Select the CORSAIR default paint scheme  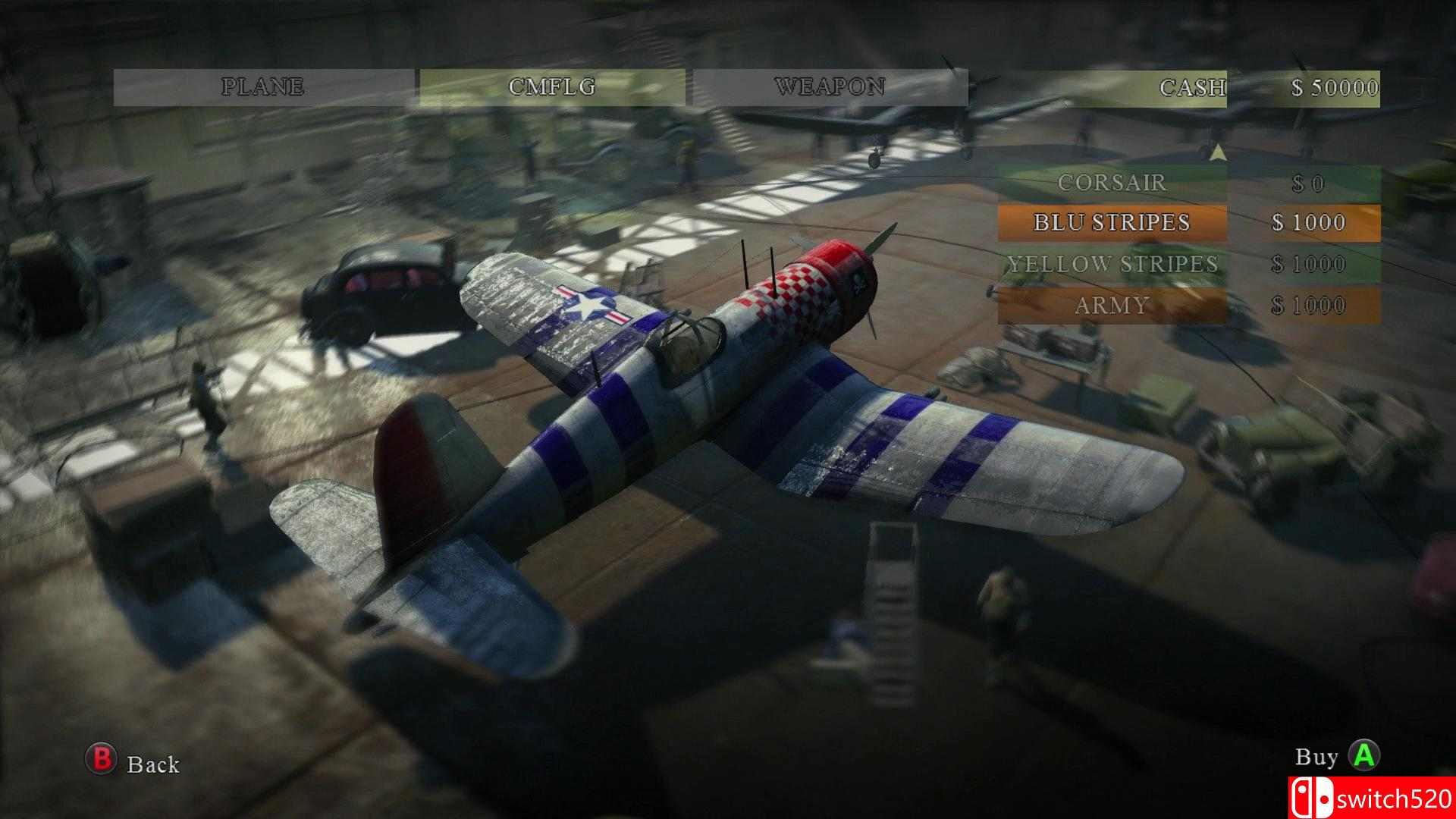1112,183
